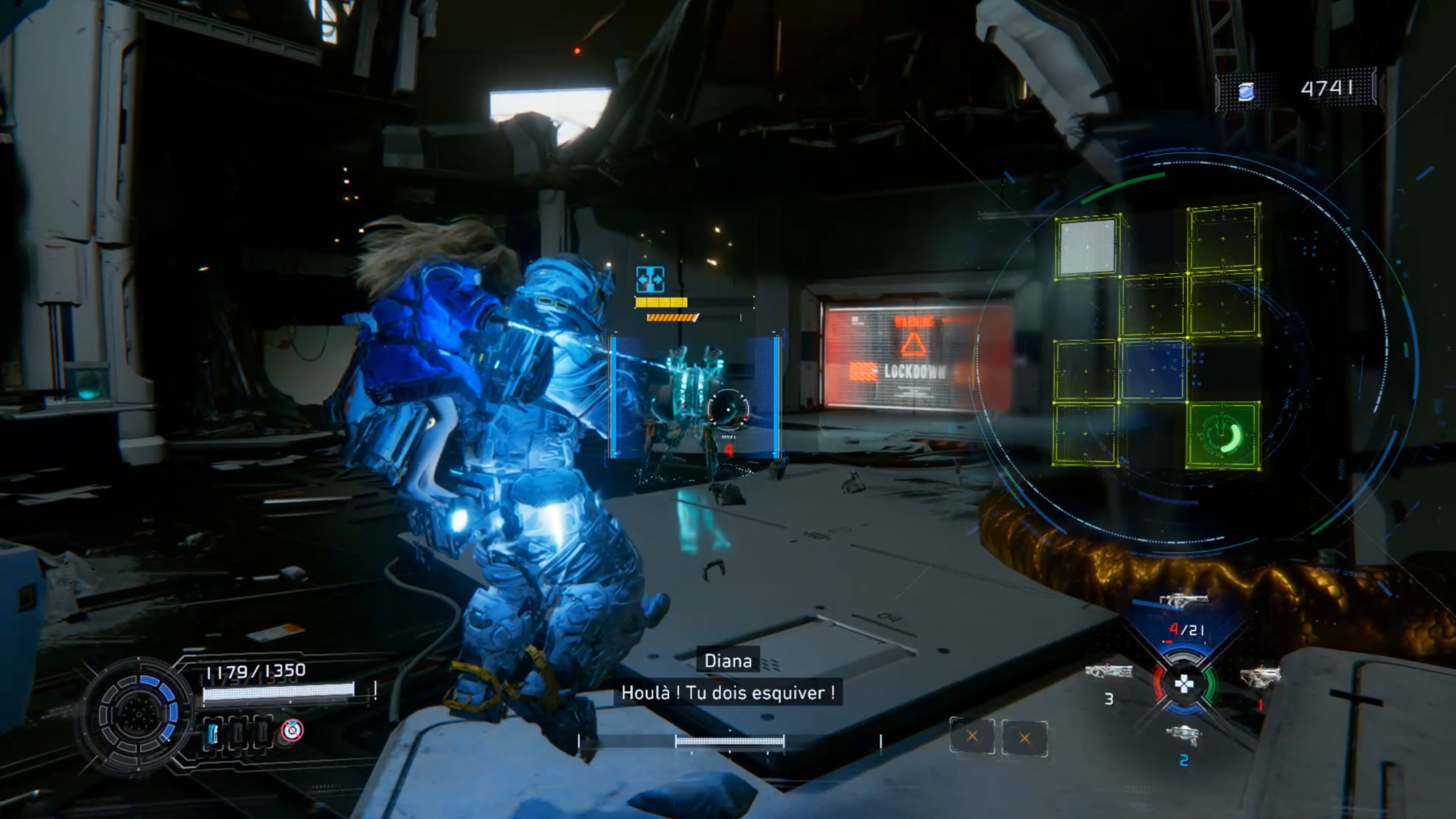Click the blue currency icon beside 4741
1456x819 pixels.
(x=1246, y=92)
